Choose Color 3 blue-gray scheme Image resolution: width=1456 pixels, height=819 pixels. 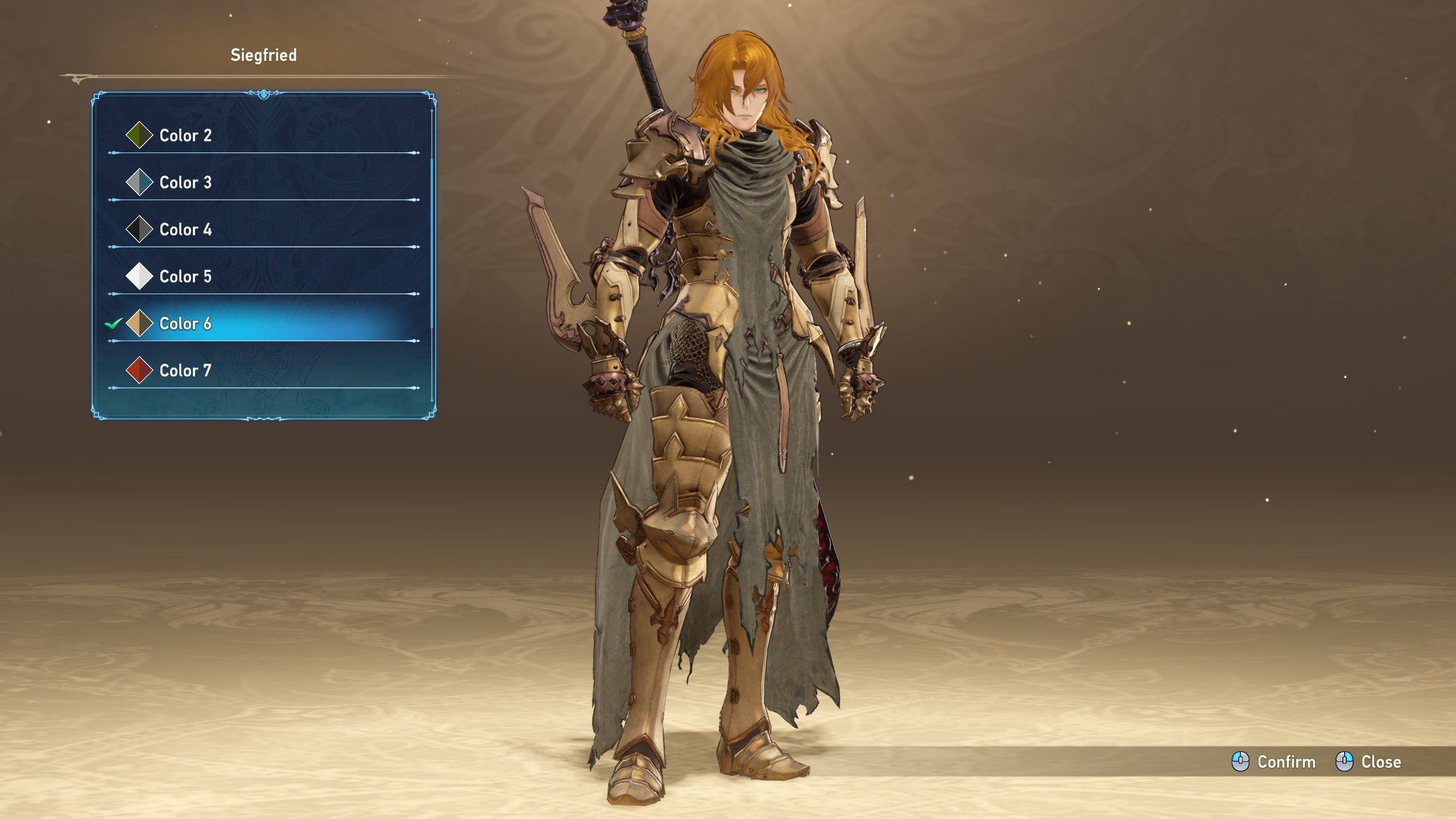(x=185, y=183)
